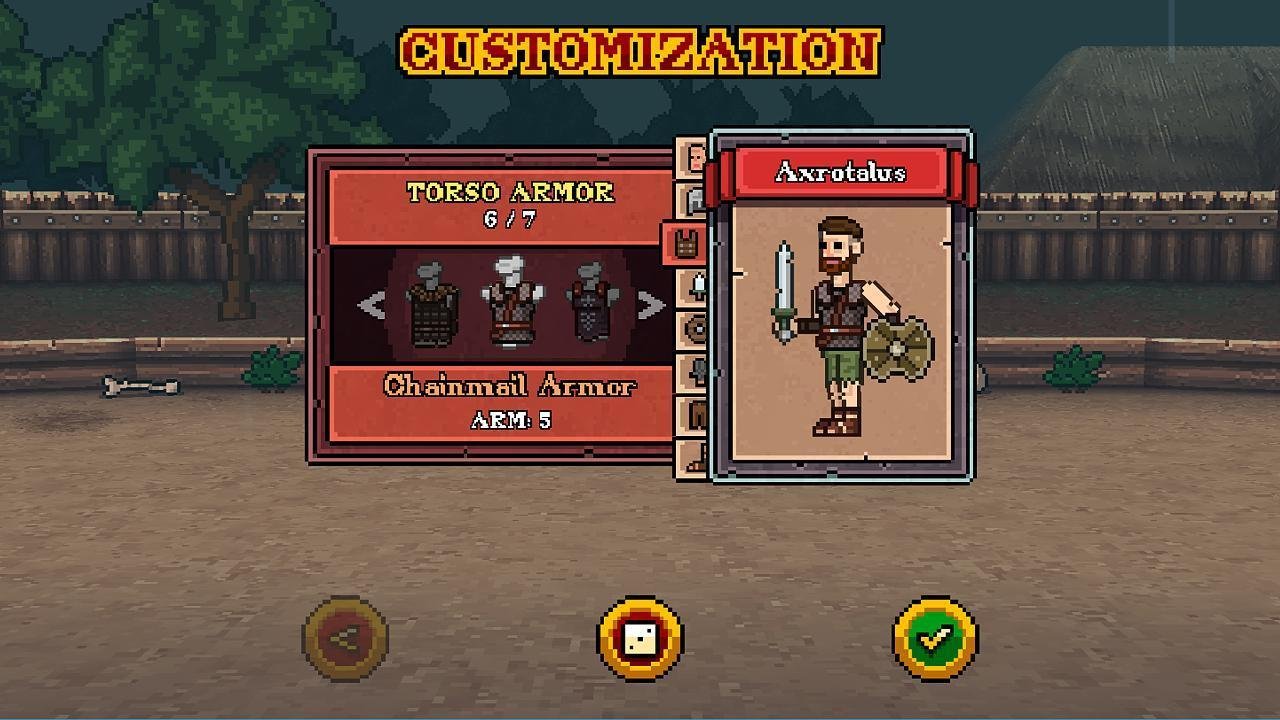Switch to the pants tab
The width and height of the screenshot is (1280, 720).
coord(694,415)
